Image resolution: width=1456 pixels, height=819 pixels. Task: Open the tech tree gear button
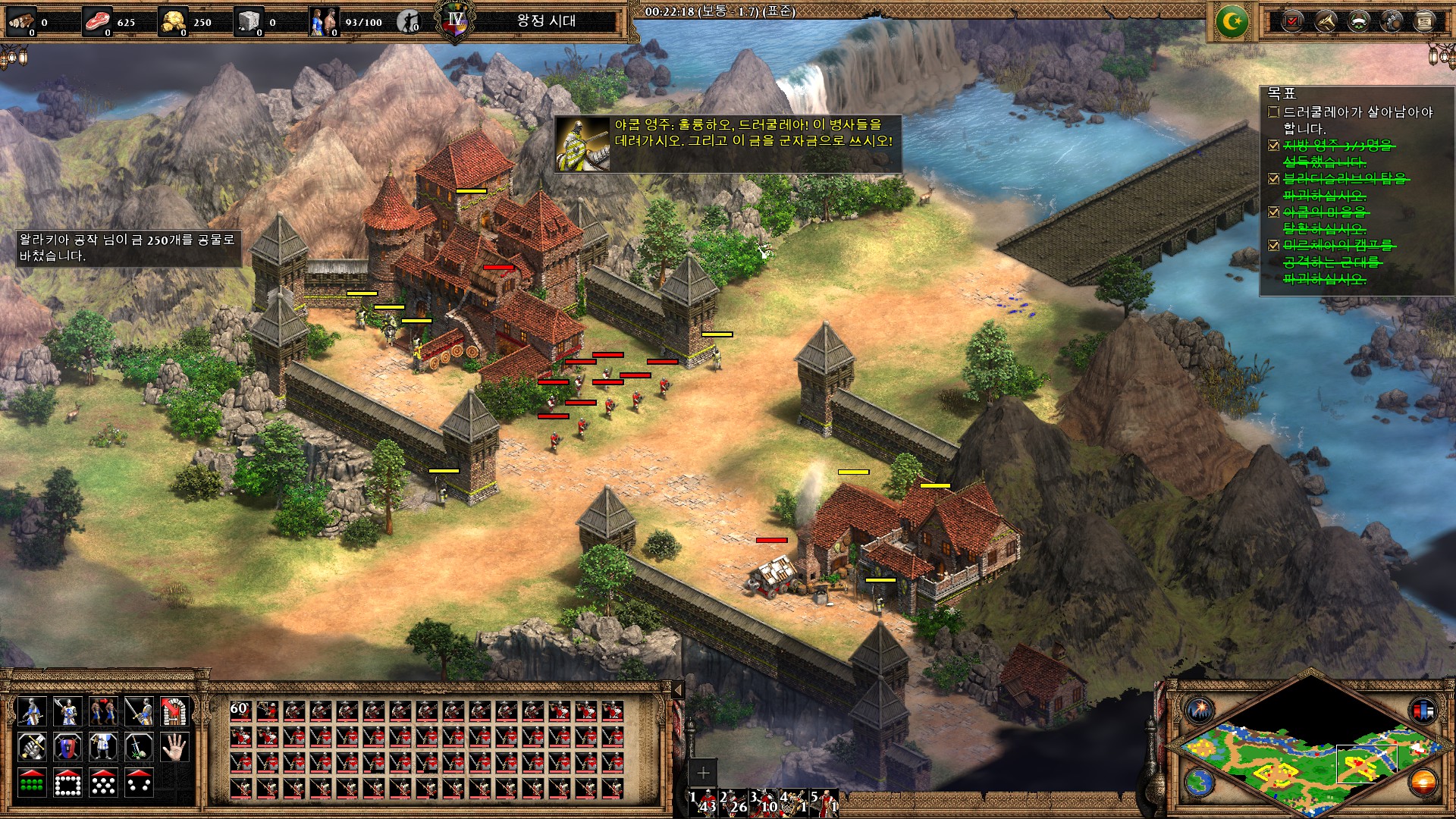coord(1392,21)
